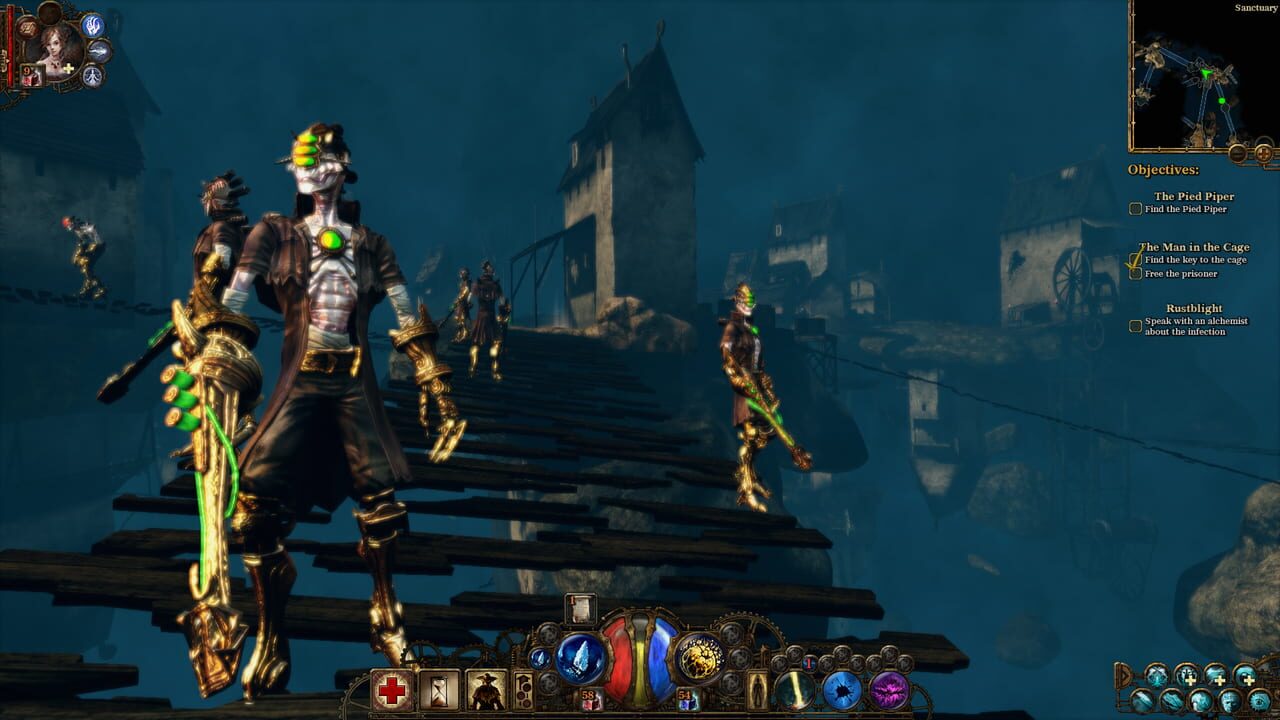The image size is (1280, 720).
Task: Expand the companion skill bar via its arrow
Action: [x=1124, y=675]
